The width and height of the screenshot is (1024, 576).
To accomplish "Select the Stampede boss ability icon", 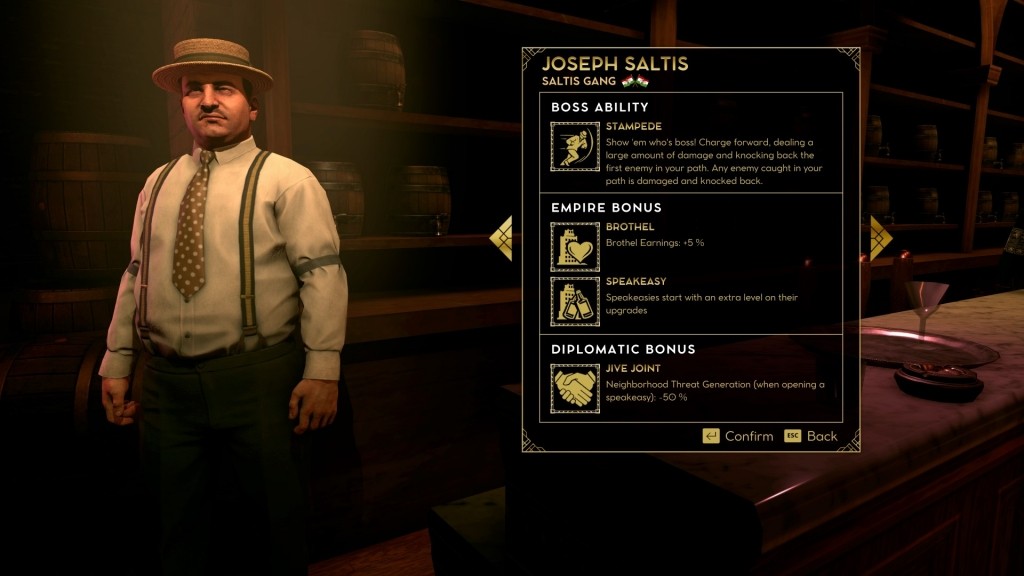I will pyautogui.click(x=575, y=147).
